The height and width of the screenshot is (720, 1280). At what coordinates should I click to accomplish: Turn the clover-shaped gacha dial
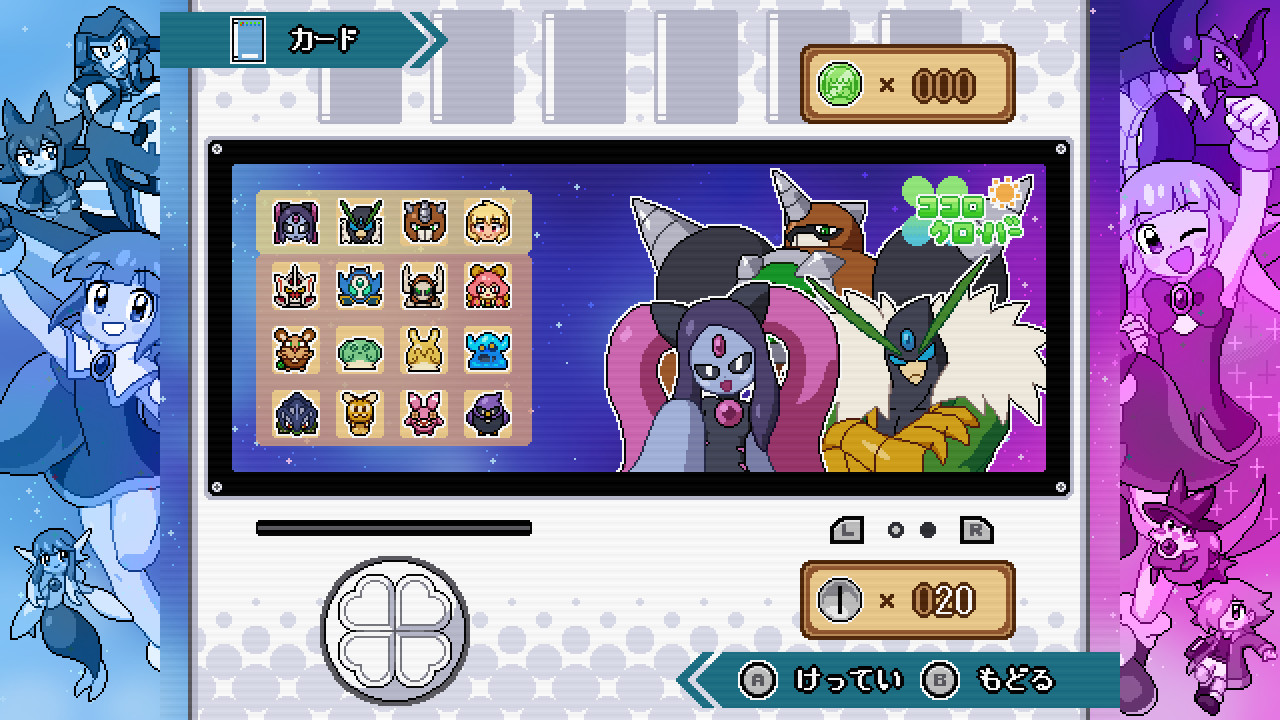point(394,627)
